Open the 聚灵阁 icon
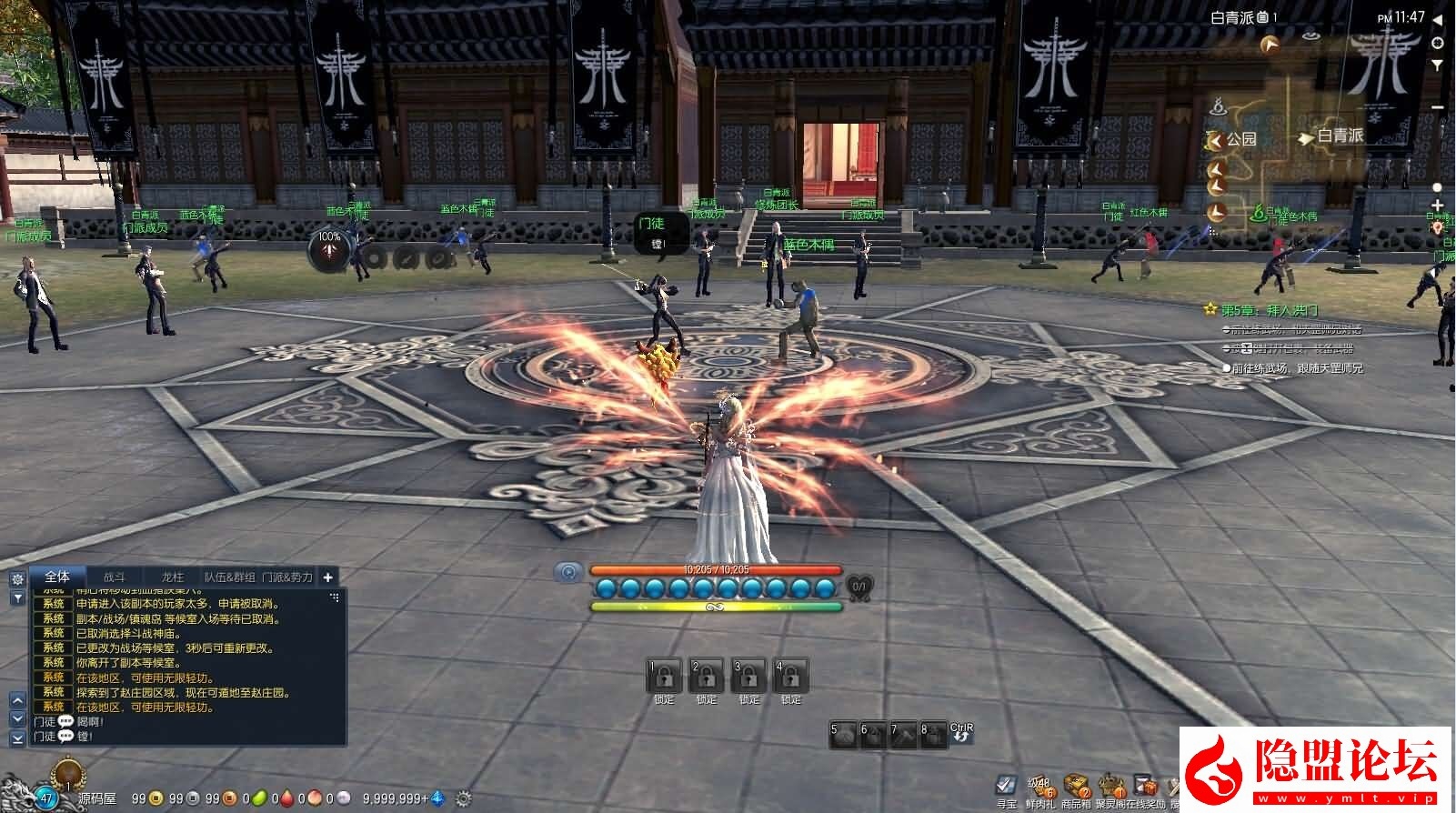Image resolution: width=1456 pixels, height=813 pixels. point(1110,786)
